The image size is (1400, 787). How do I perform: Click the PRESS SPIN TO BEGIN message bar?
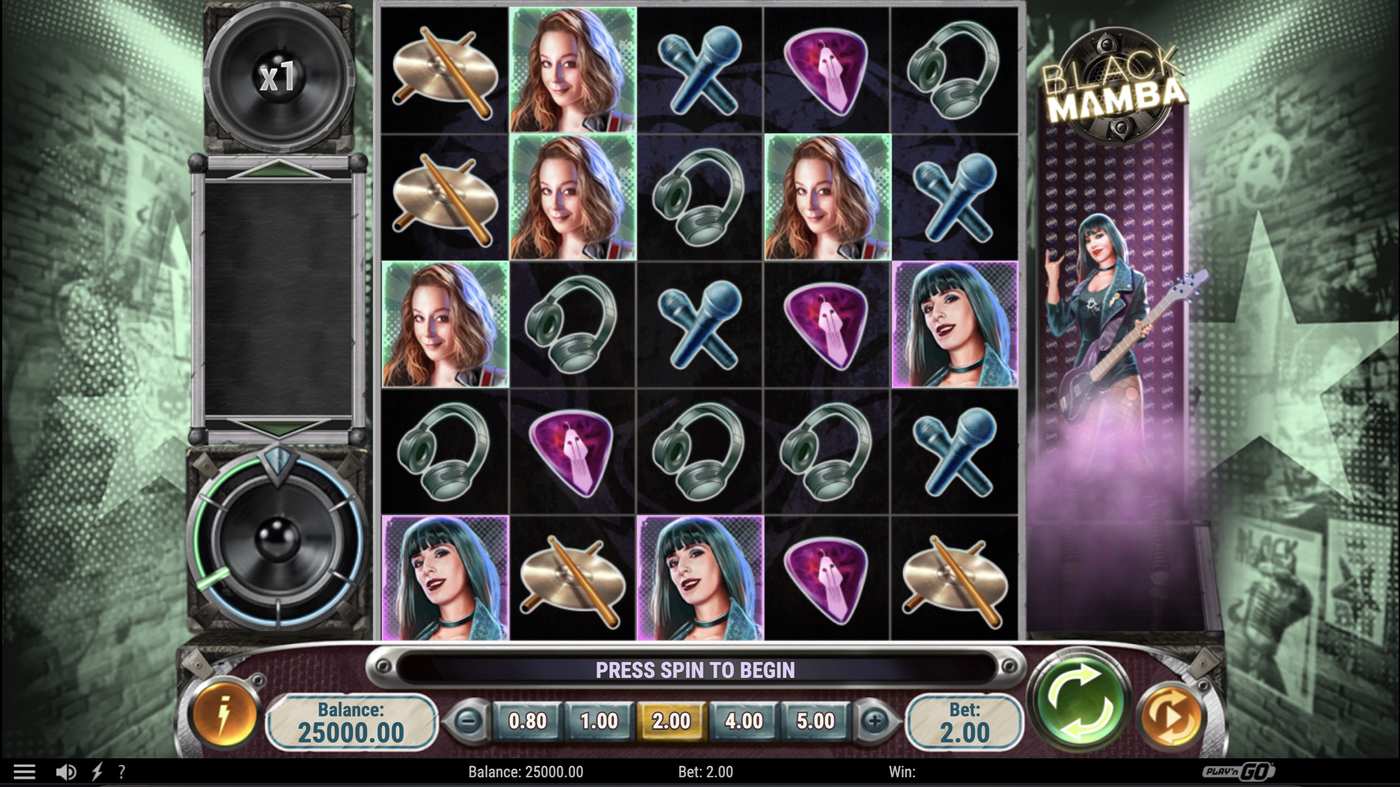698,669
